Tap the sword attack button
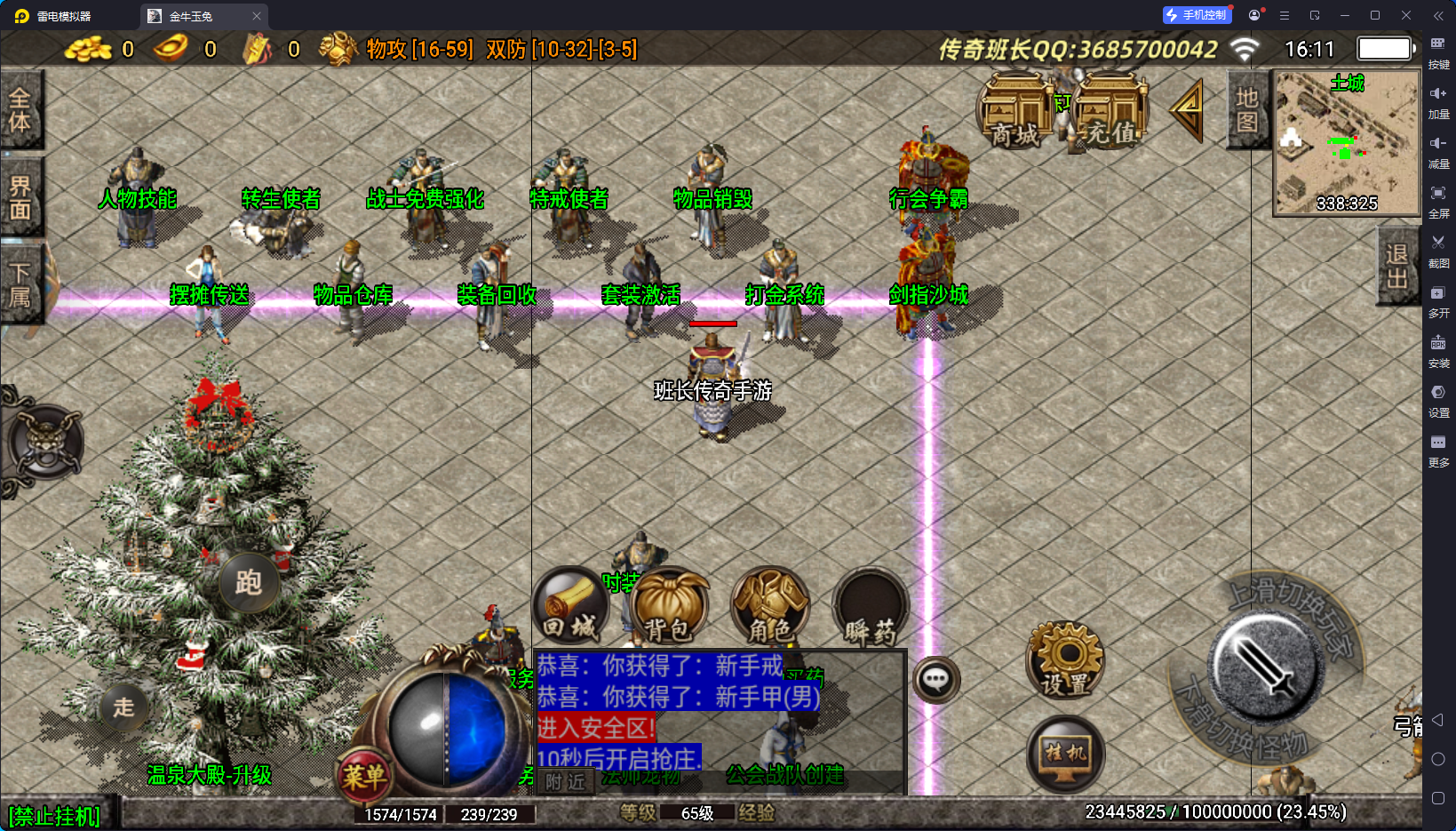The height and width of the screenshot is (831, 1456). pyautogui.click(x=1264, y=668)
